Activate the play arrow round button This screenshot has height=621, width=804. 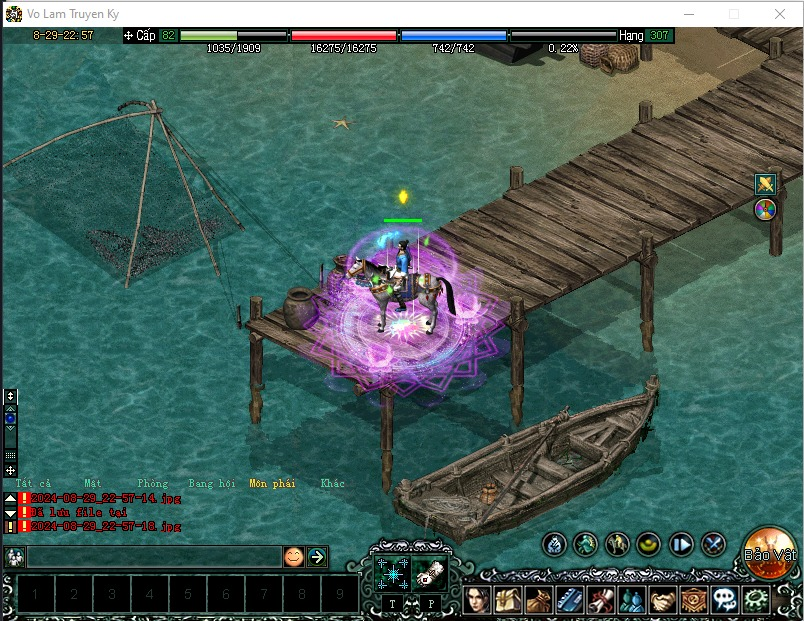point(681,544)
